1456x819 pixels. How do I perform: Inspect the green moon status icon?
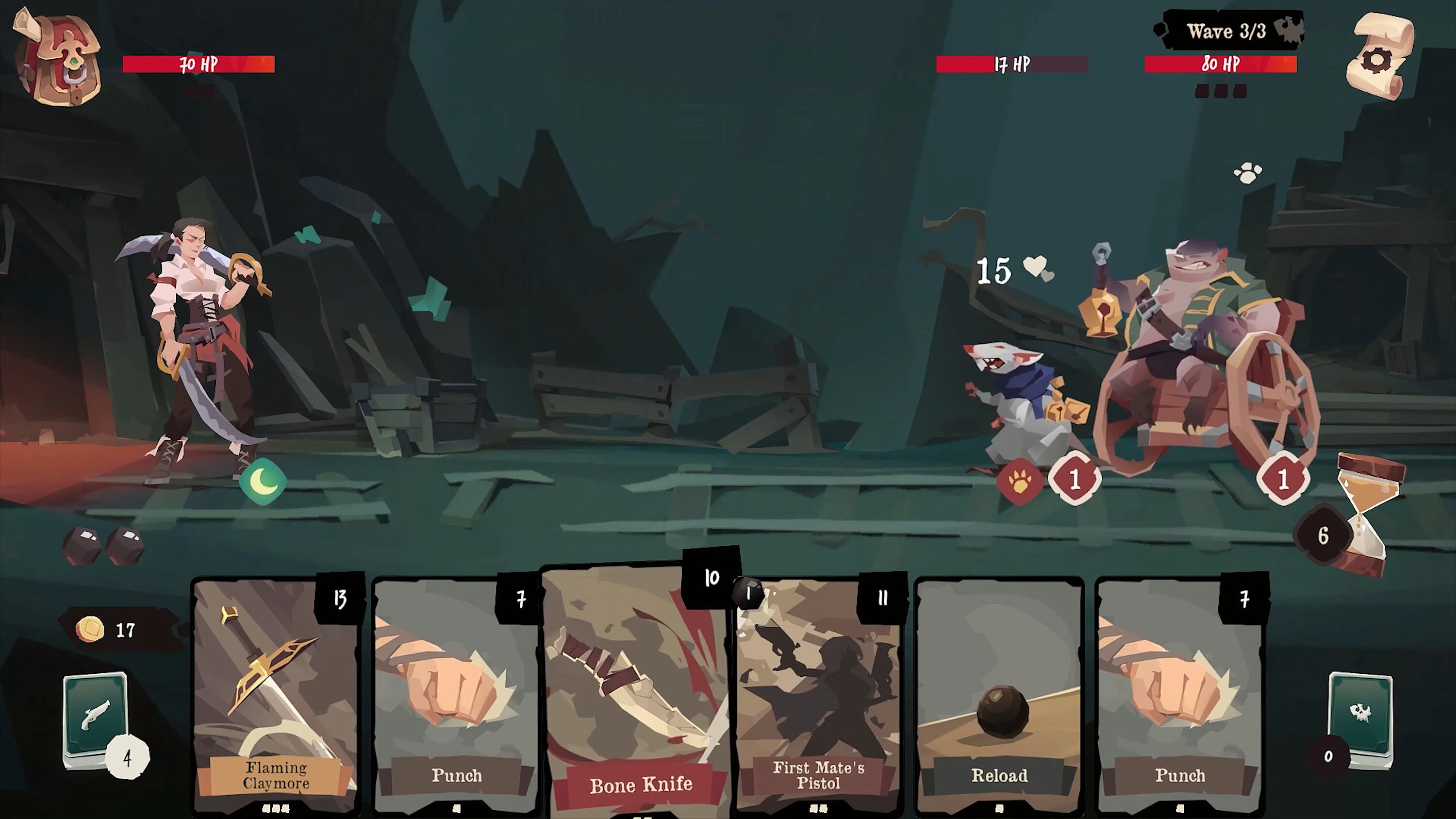[x=262, y=481]
